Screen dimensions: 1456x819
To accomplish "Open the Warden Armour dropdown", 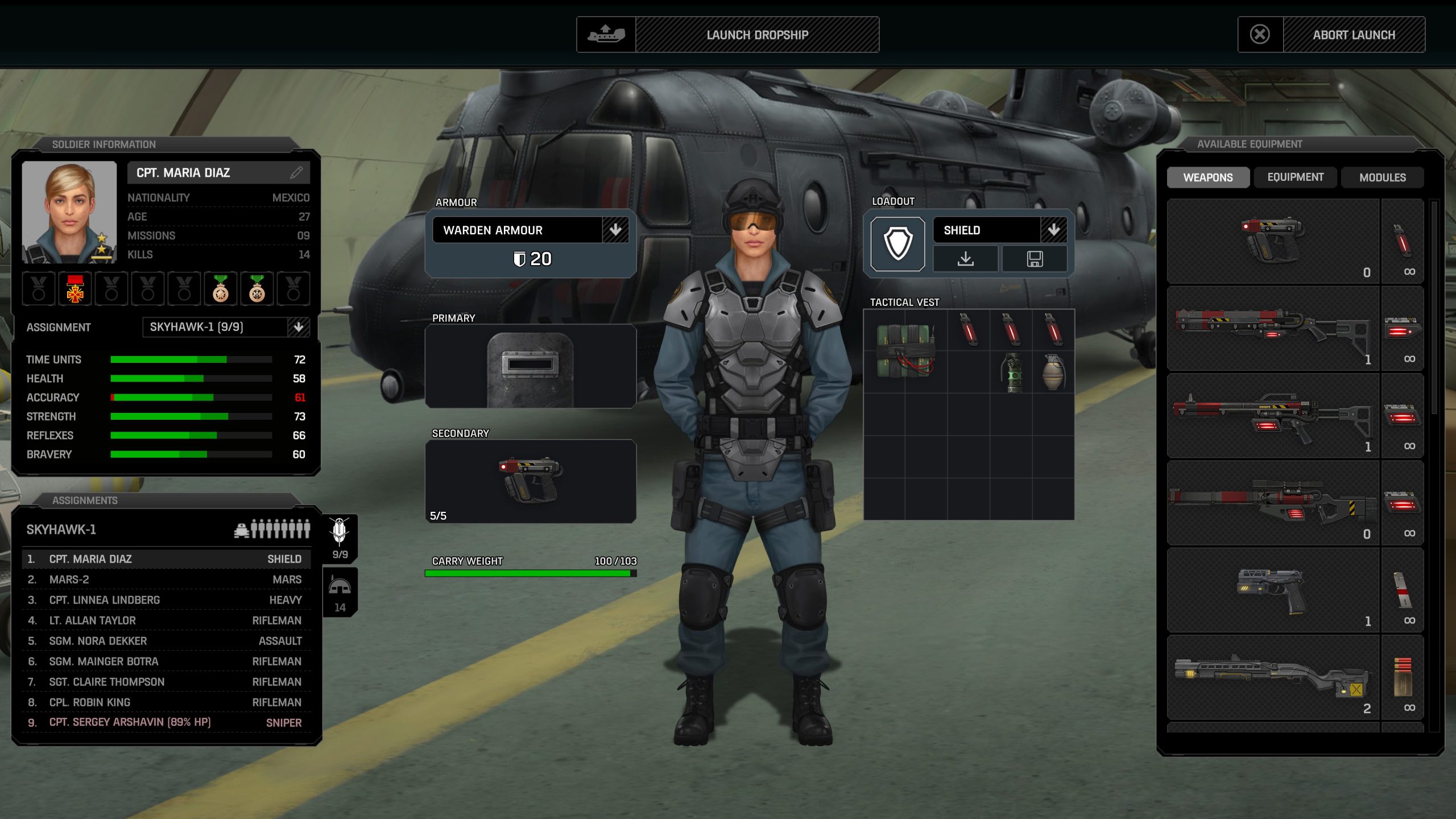I will (x=616, y=230).
